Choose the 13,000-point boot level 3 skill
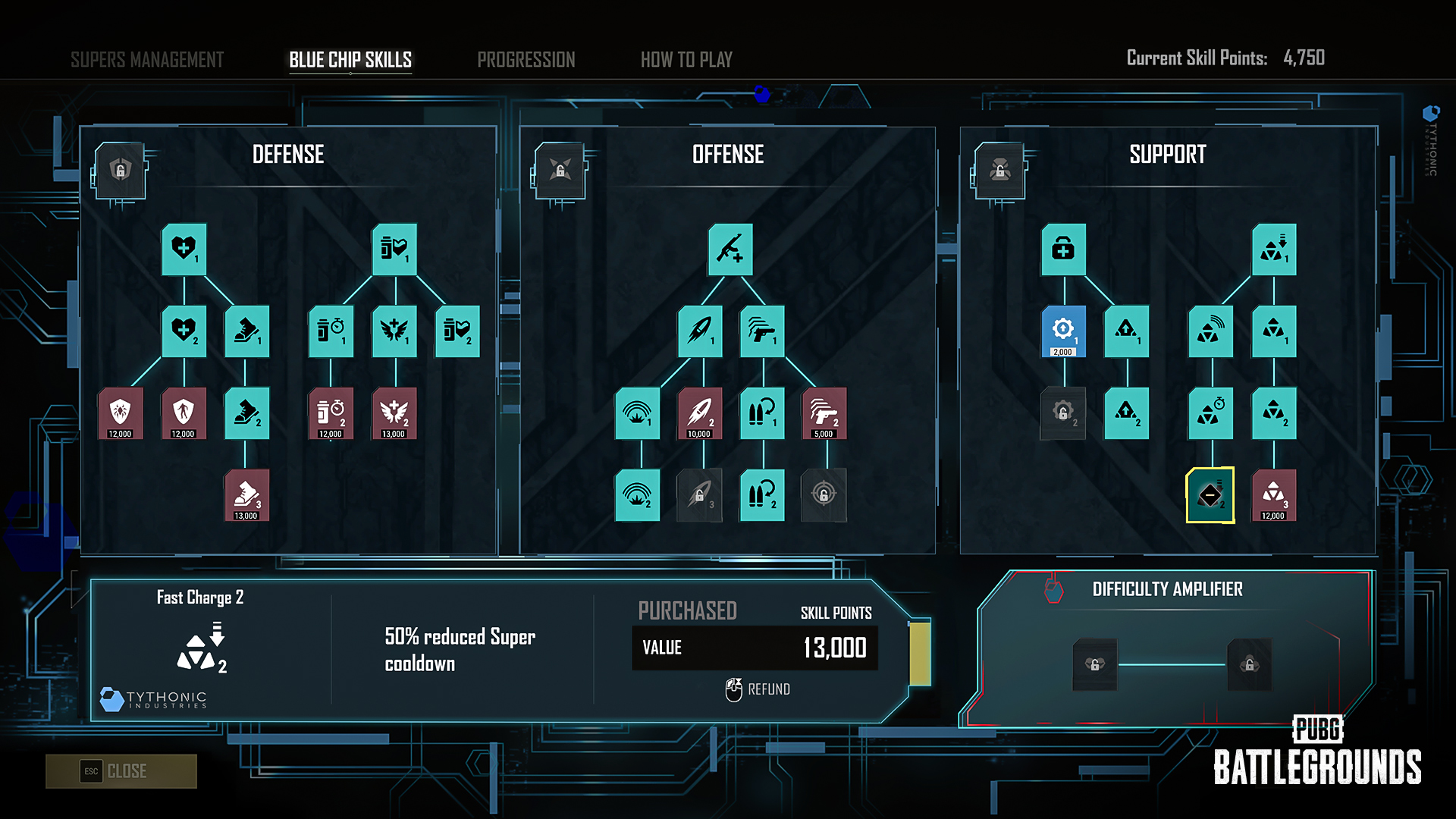 coord(246,495)
